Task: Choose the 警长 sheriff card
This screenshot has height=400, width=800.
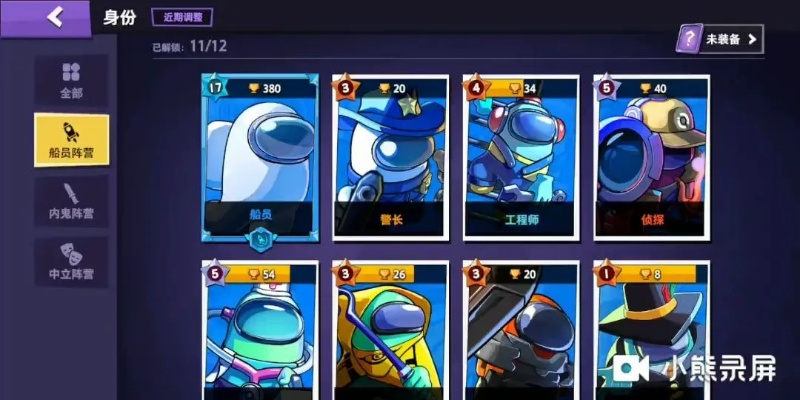Action: tap(391, 160)
